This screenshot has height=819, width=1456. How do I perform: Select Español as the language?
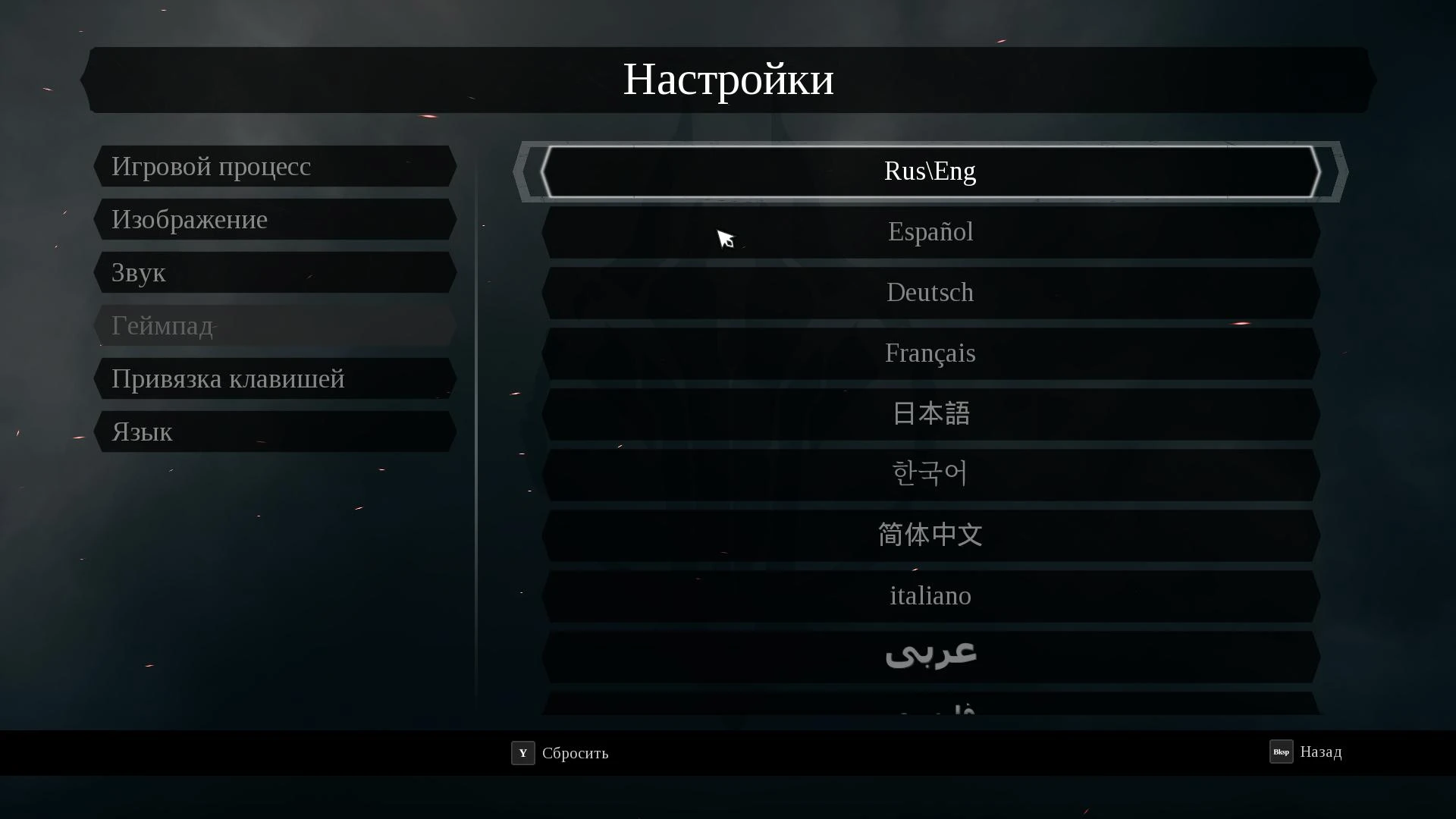click(930, 232)
